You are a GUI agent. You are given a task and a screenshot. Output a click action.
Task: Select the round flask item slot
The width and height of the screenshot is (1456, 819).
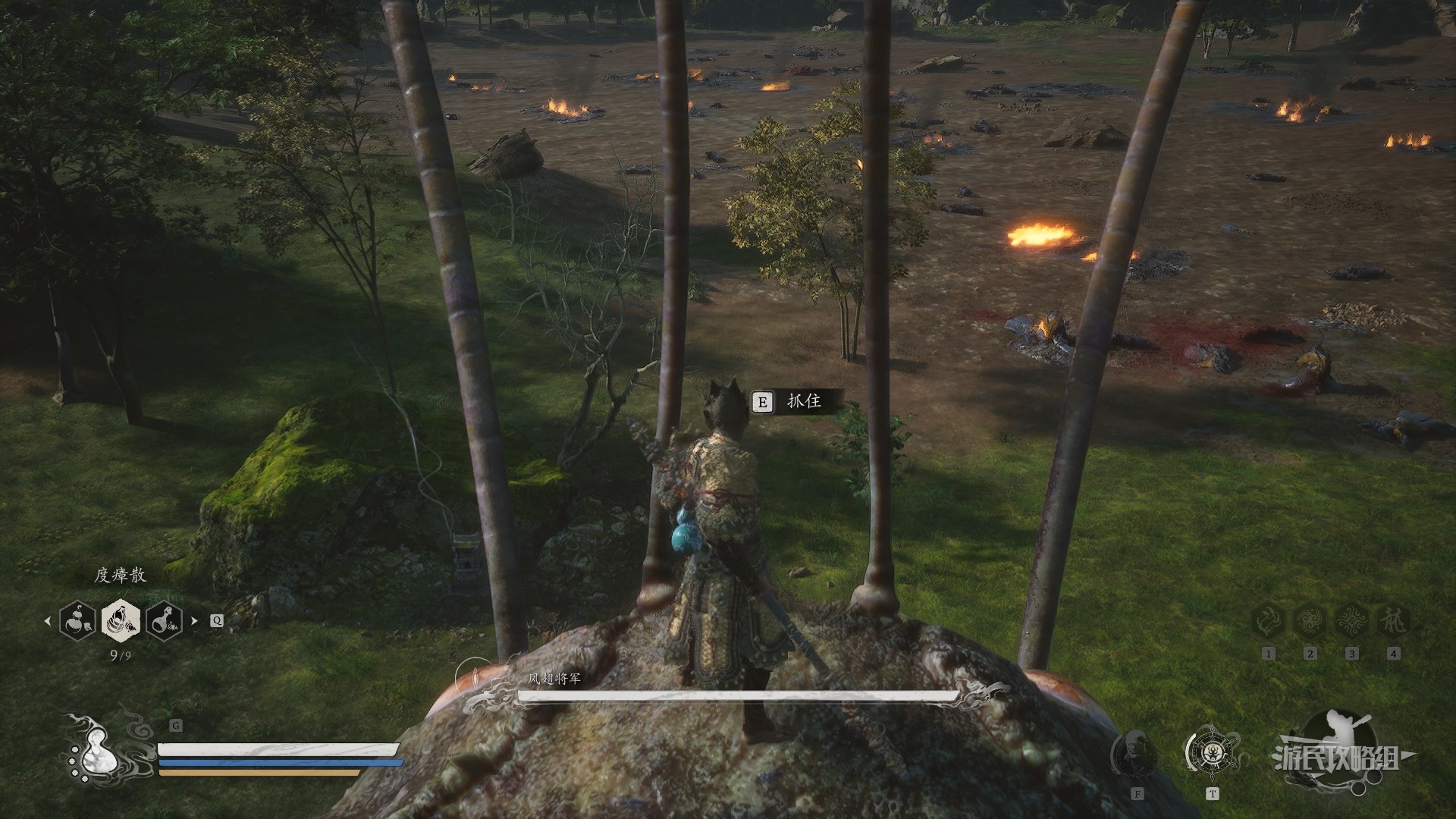165,620
